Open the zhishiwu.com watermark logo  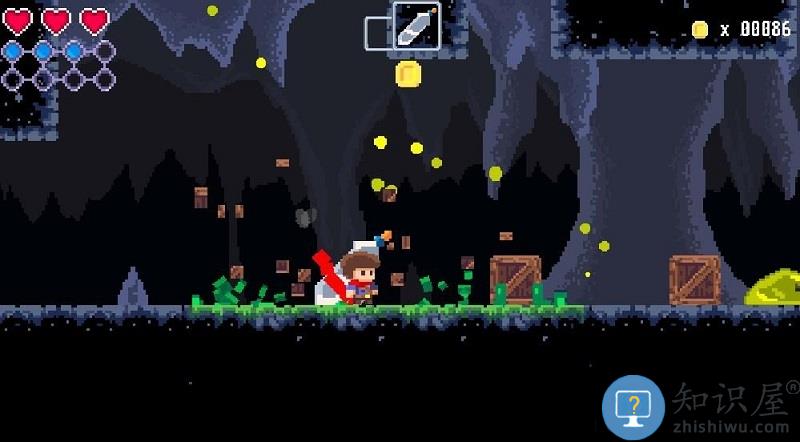click(x=633, y=407)
